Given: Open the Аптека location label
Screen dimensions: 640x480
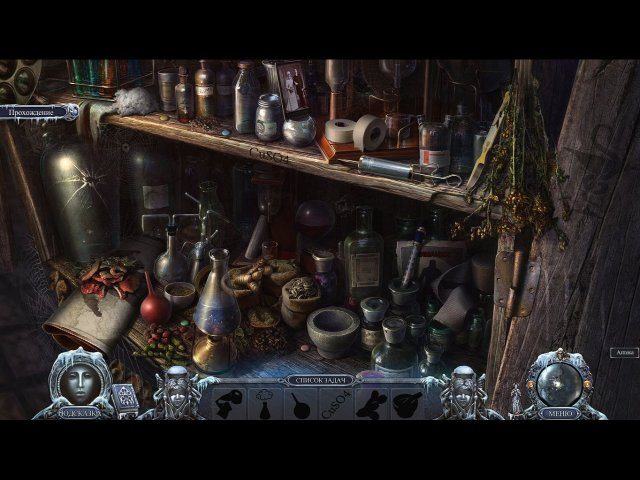Looking at the screenshot, I should click(623, 352).
